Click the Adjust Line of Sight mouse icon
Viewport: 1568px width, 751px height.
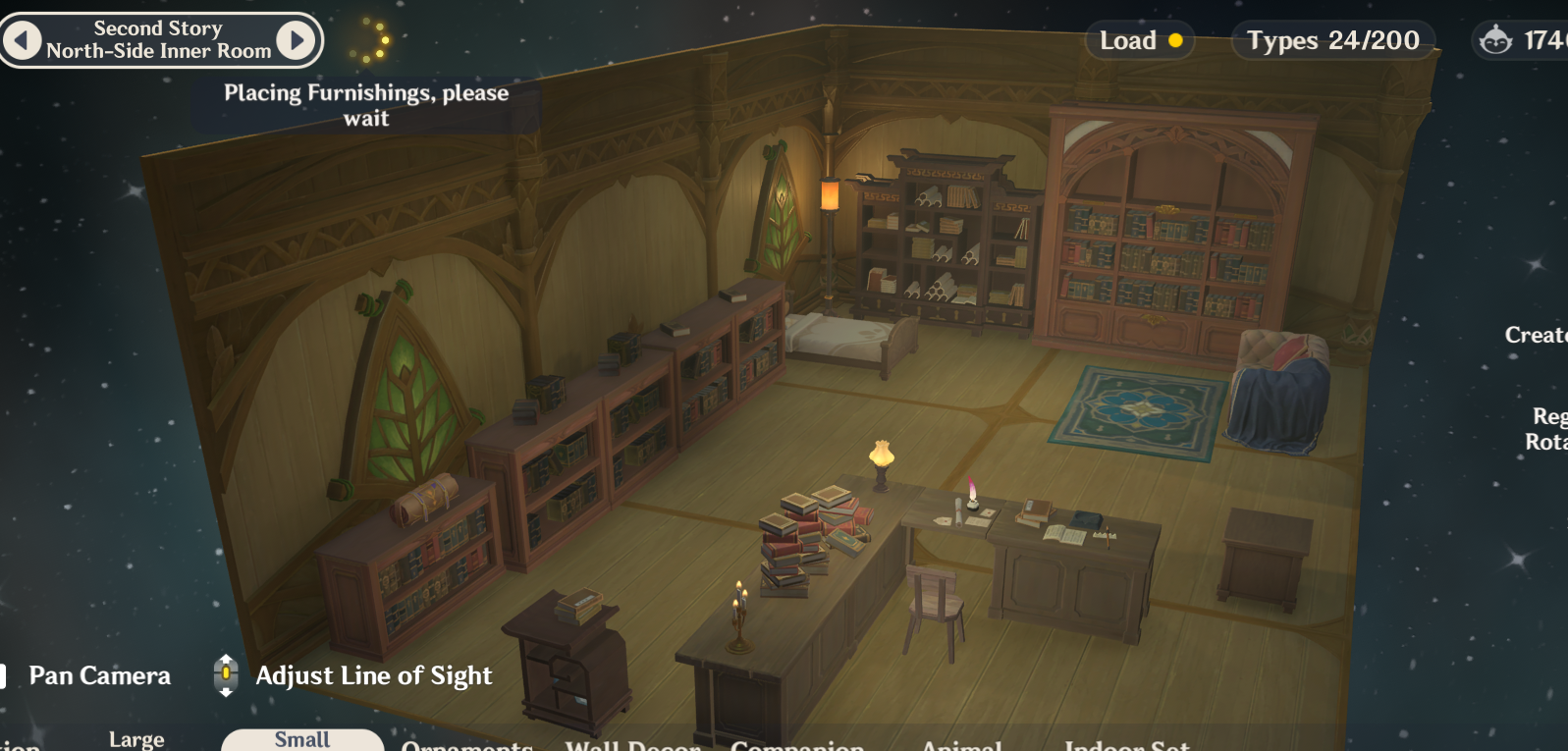226,675
